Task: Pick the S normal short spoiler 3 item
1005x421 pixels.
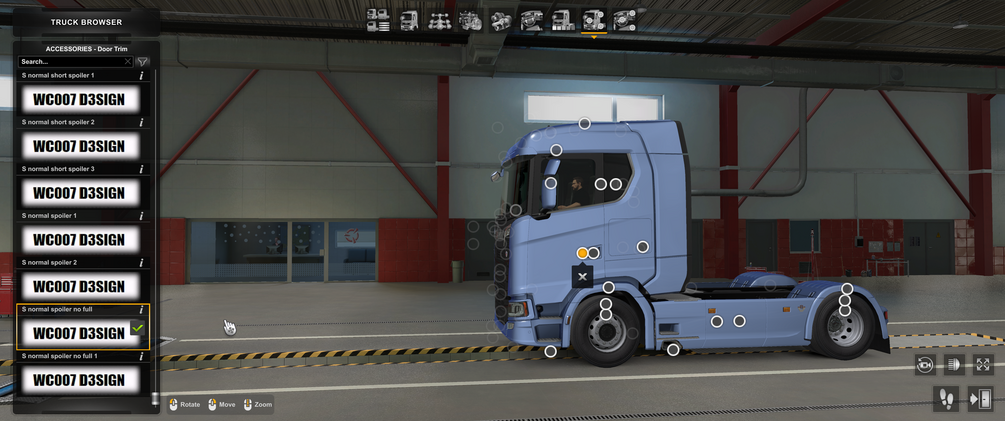Action: (x=79, y=193)
